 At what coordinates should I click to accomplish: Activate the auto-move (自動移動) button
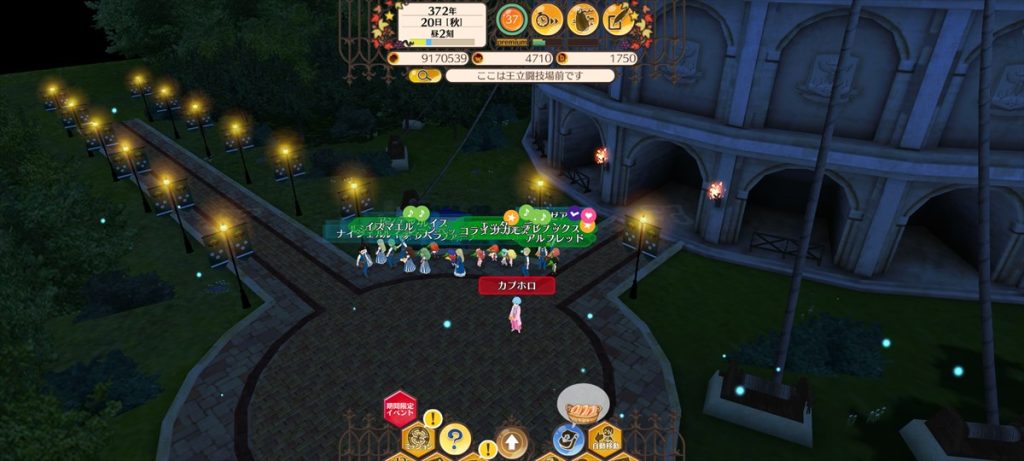tap(604, 438)
